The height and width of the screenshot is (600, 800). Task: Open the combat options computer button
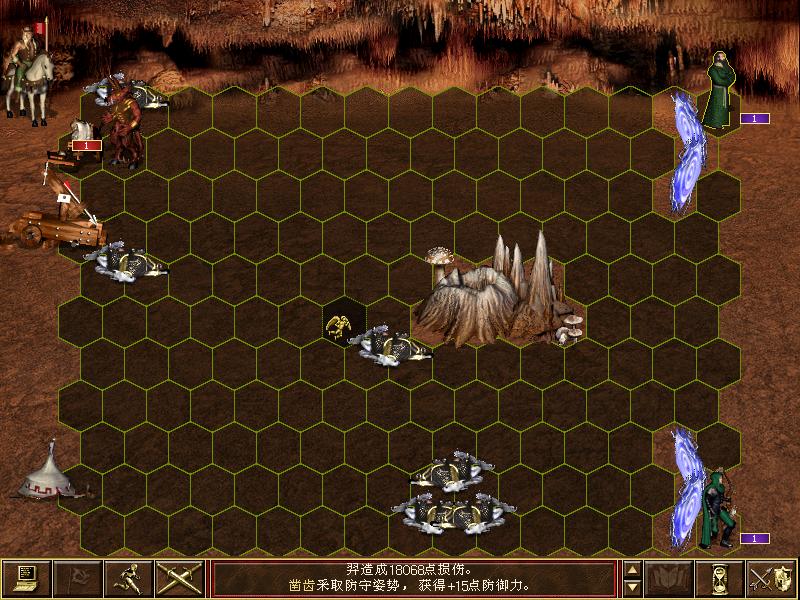coord(27,578)
